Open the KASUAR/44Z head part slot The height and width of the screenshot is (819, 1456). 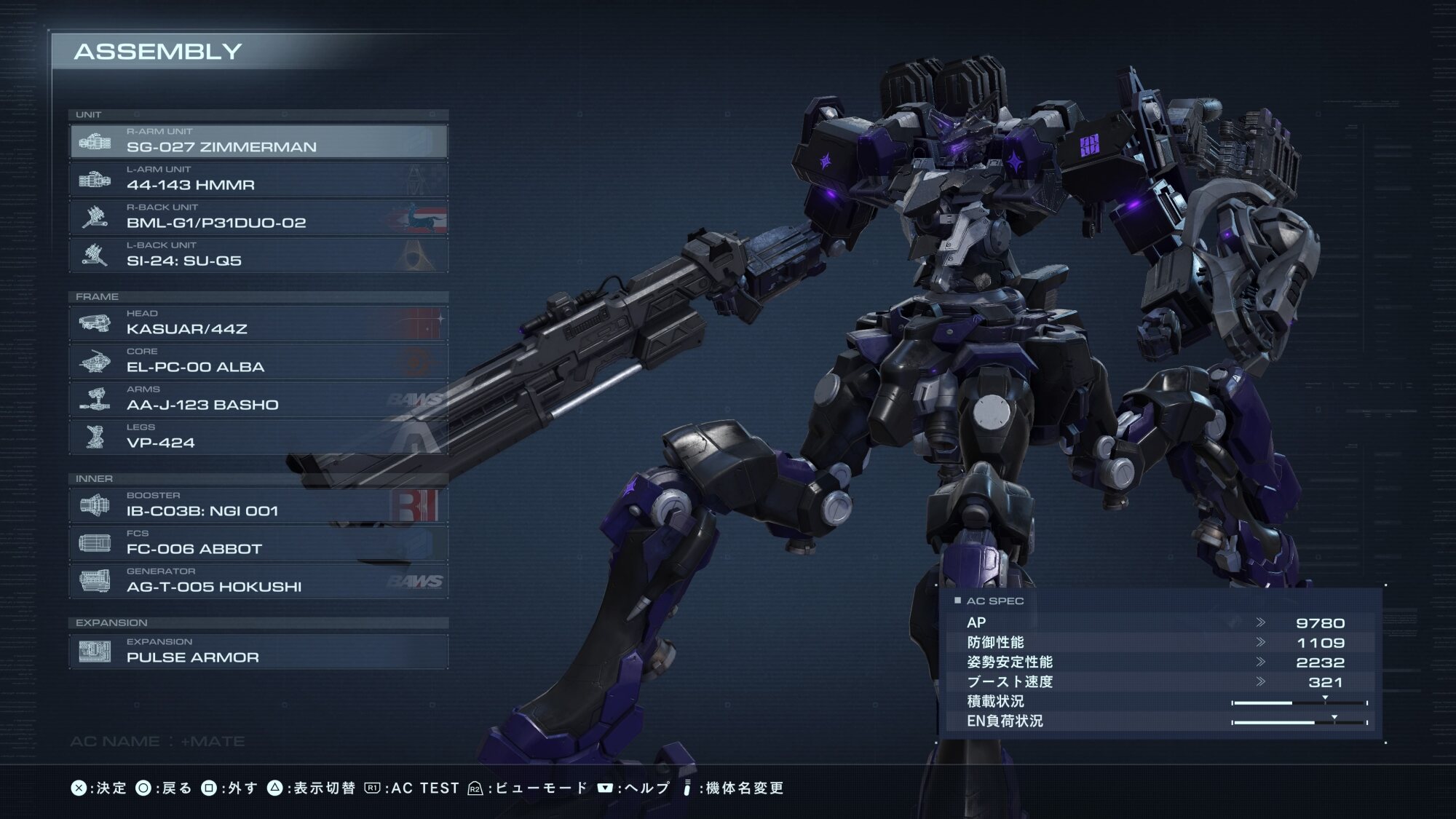coord(258,323)
